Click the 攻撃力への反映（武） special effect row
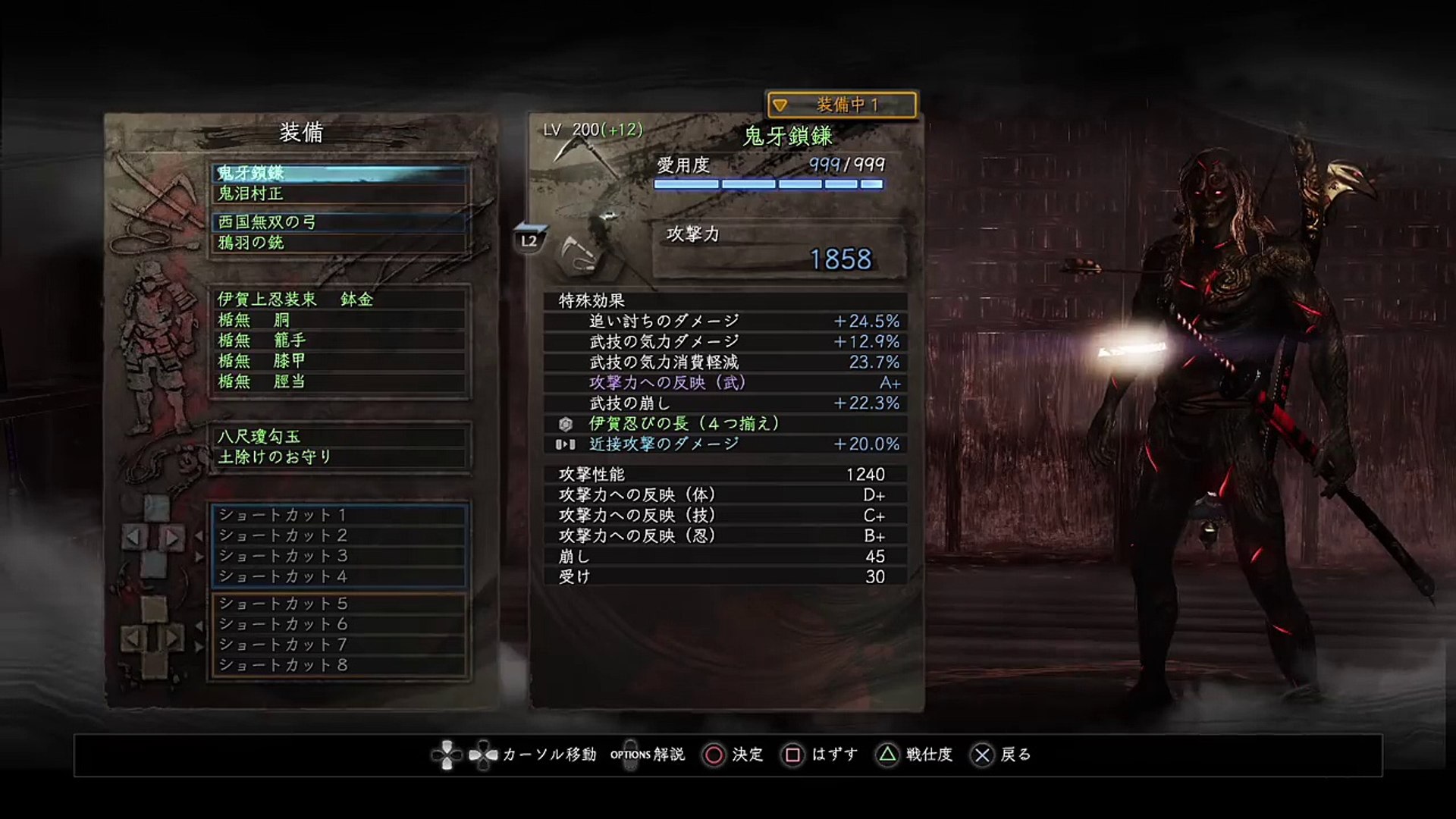1456x819 pixels. click(725, 383)
